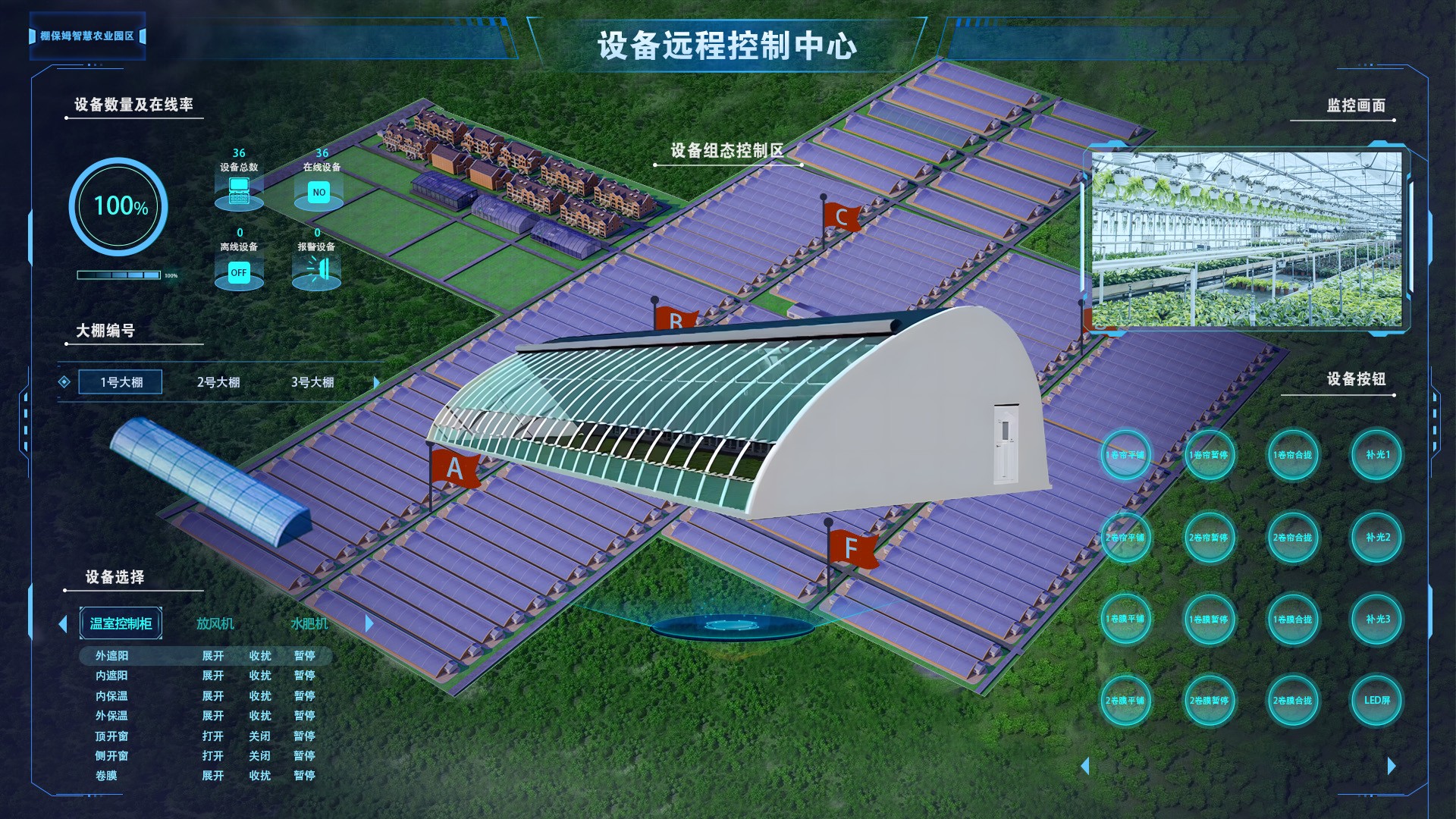This screenshot has height=819, width=1456.
Task: Toggle the LED屏 round button
Action: [1377, 701]
